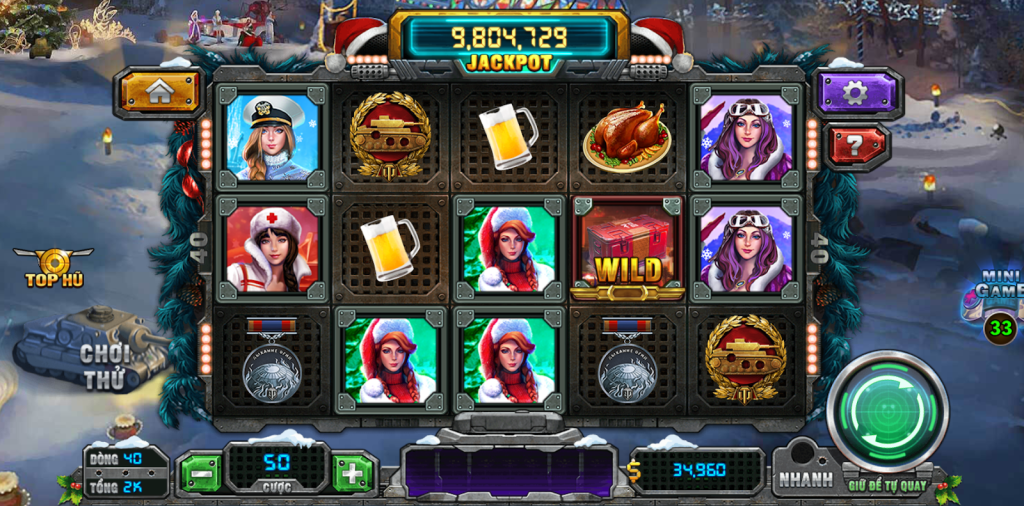Spin the reels with the green radar button
Screen dimensions: 1024x506
point(887,410)
